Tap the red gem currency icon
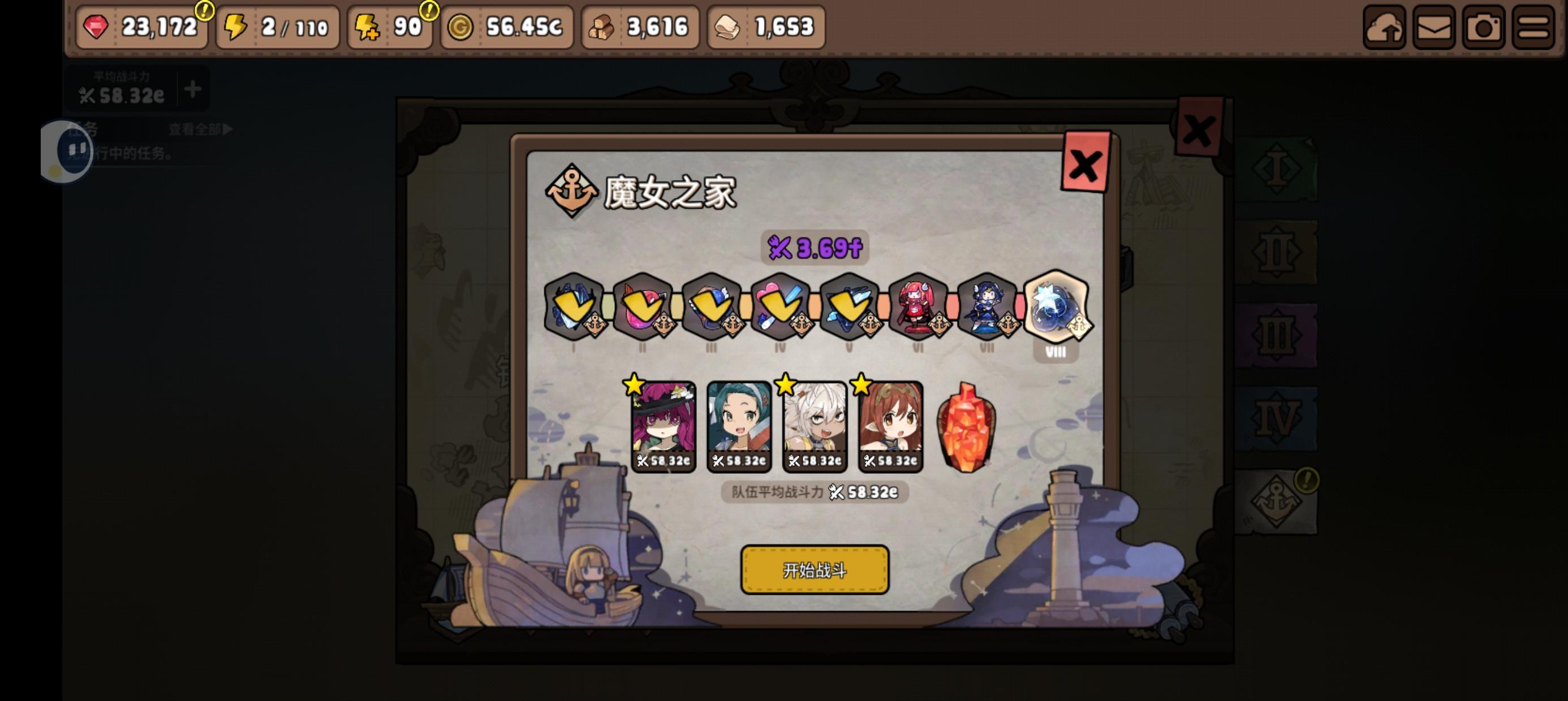The width and height of the screenshot is (1568, 701). coord(96,26)
